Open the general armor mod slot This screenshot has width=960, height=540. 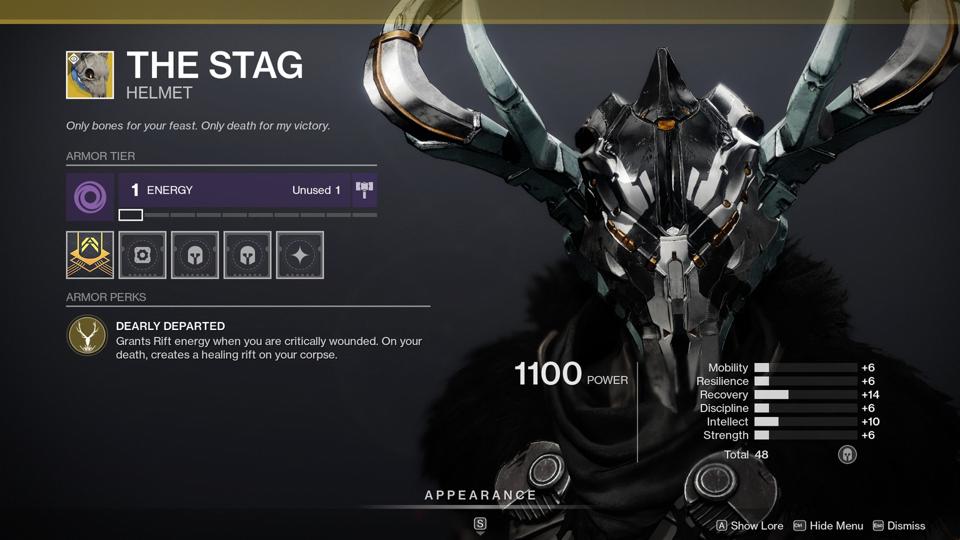click(142, 255)
